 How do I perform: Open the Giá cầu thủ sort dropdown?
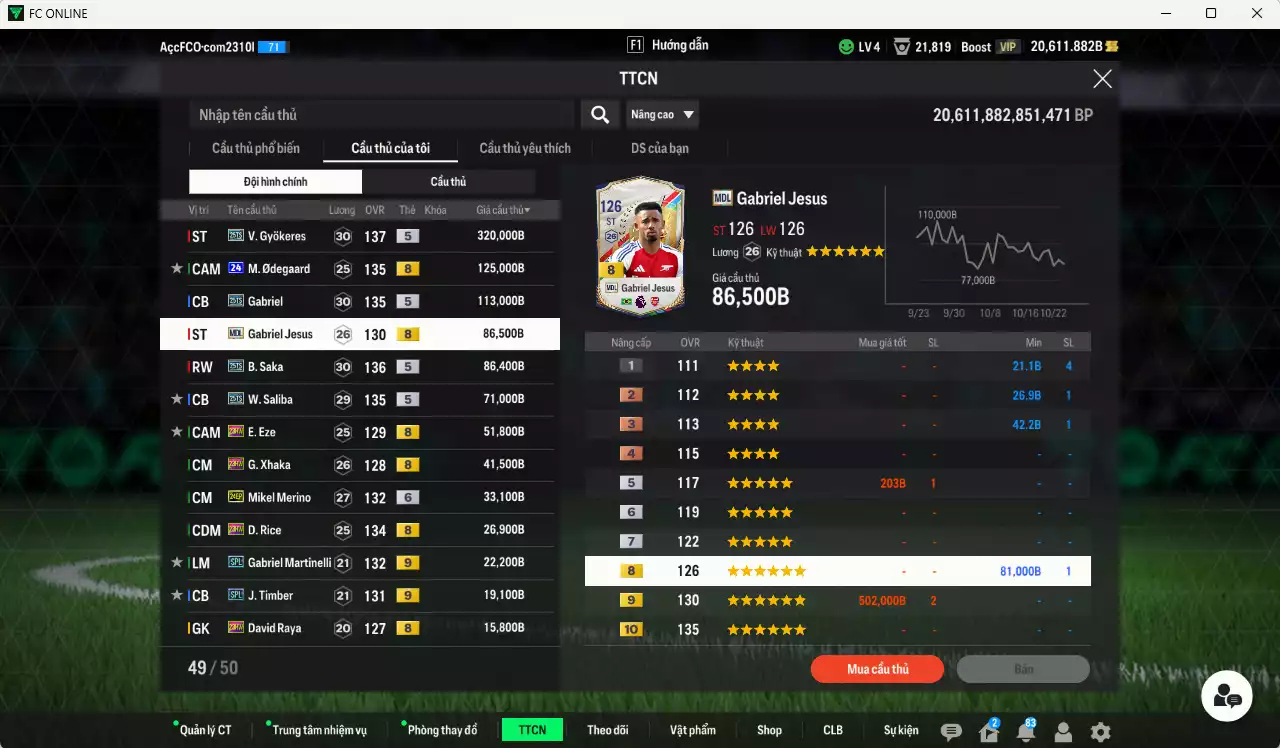[503, 209]
